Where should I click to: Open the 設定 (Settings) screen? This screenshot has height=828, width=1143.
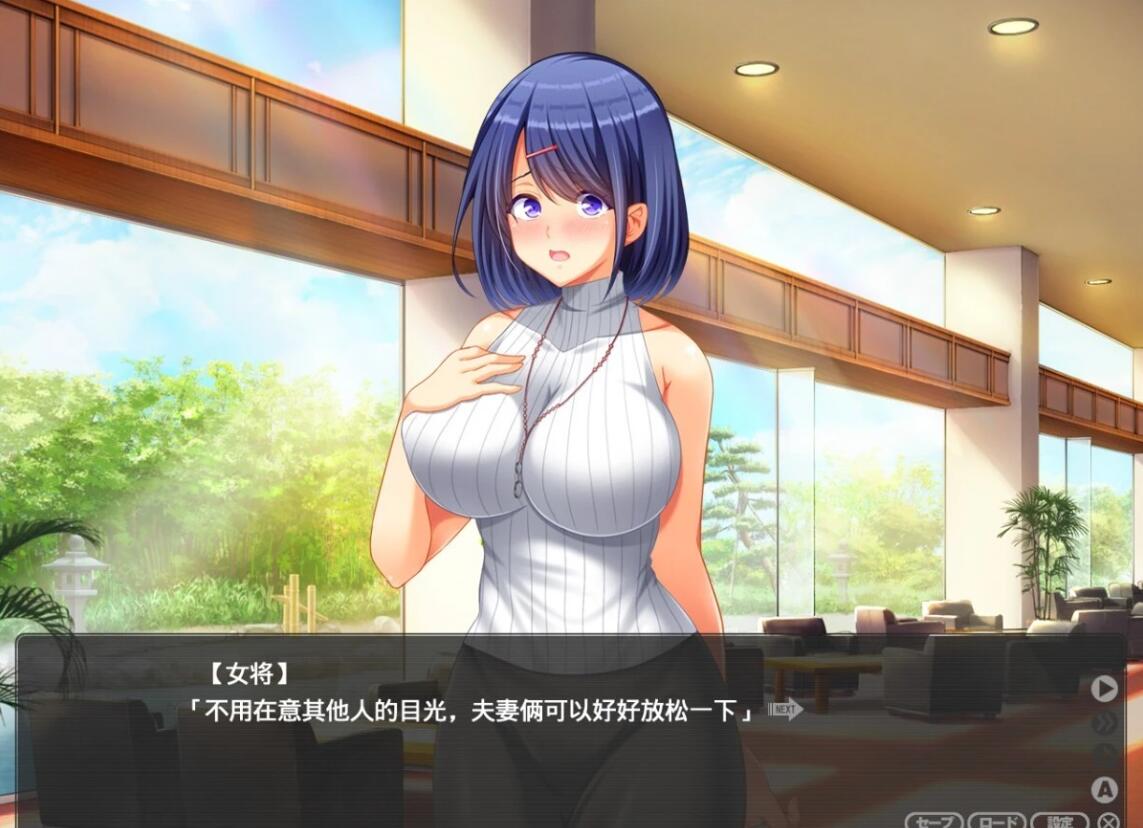(x=1060, y=821)
